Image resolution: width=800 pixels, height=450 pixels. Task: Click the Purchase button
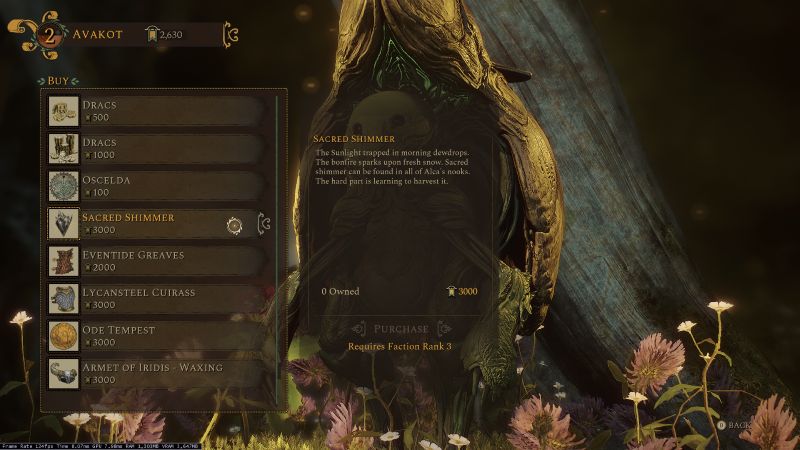(400, 329)
